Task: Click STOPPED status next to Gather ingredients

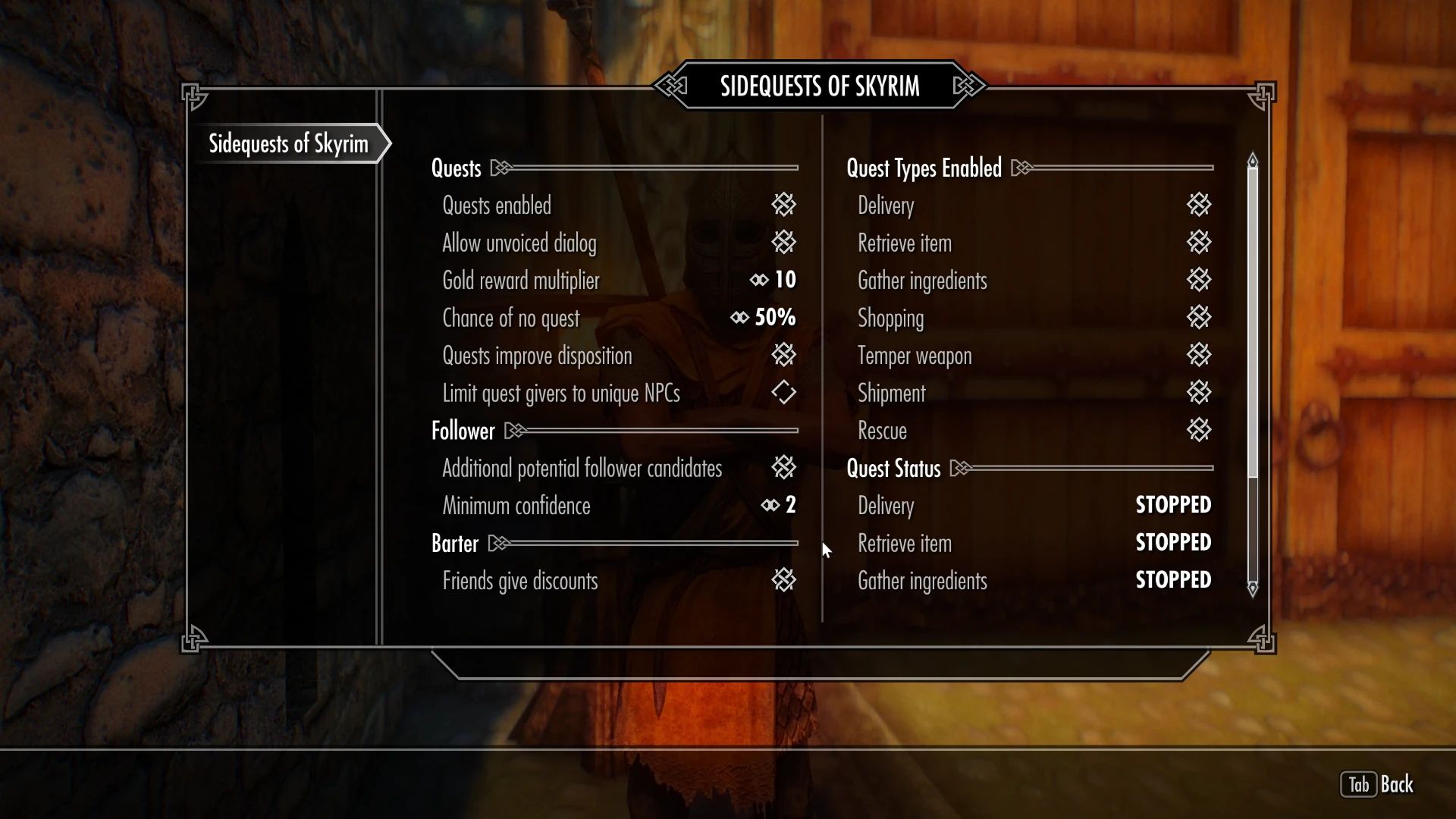Action: (x=1172, y=580)
